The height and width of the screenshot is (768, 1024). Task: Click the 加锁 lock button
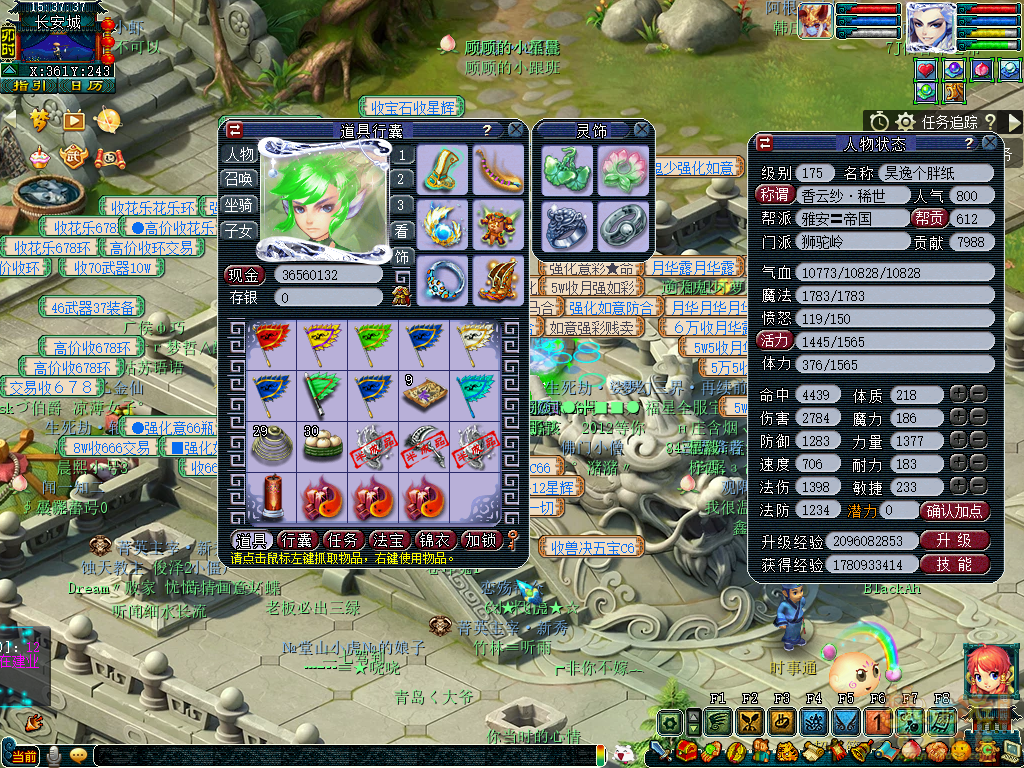[x=481, y=541]
